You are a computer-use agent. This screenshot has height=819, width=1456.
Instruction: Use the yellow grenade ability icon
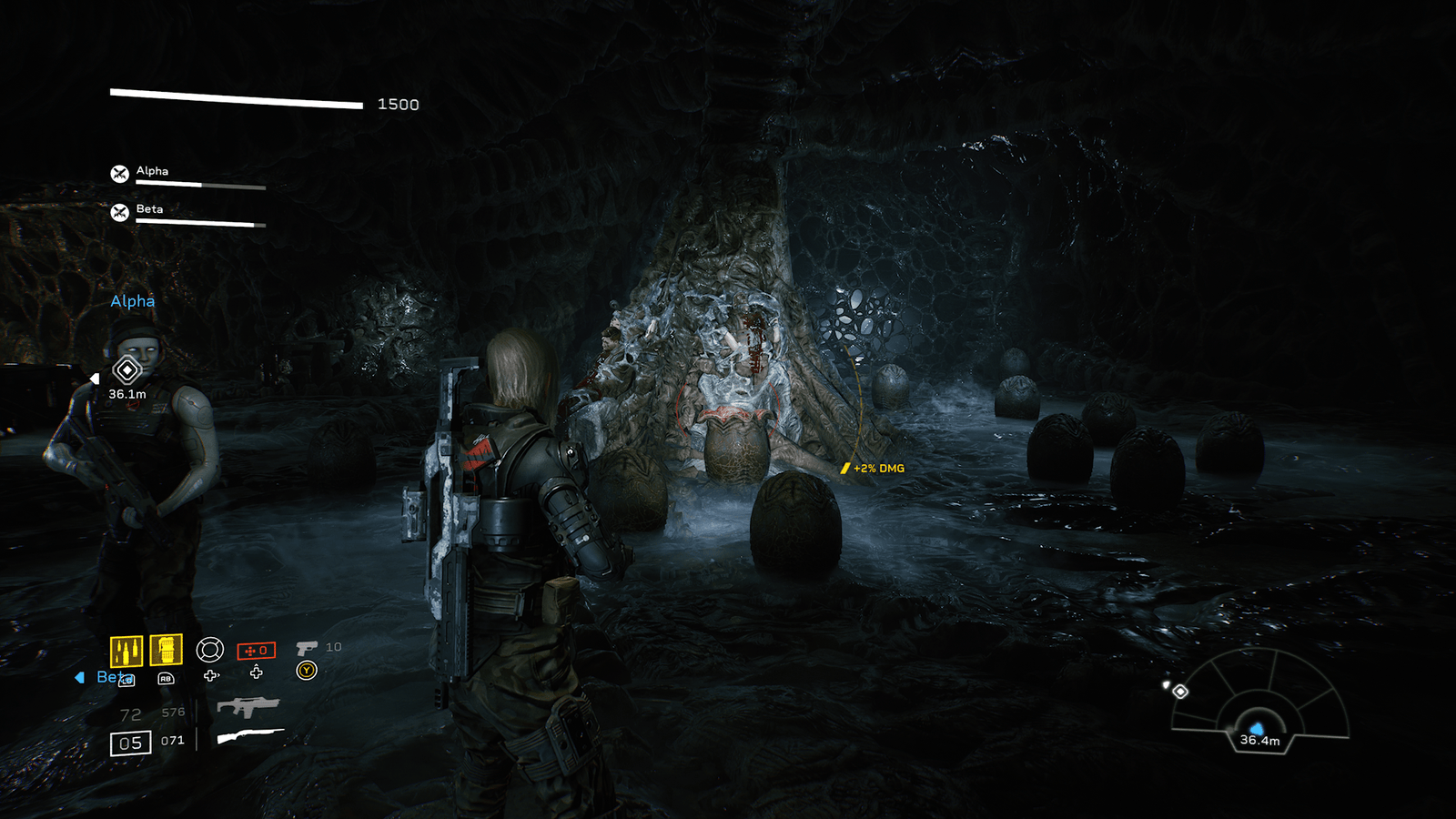[x=166, y=650]
